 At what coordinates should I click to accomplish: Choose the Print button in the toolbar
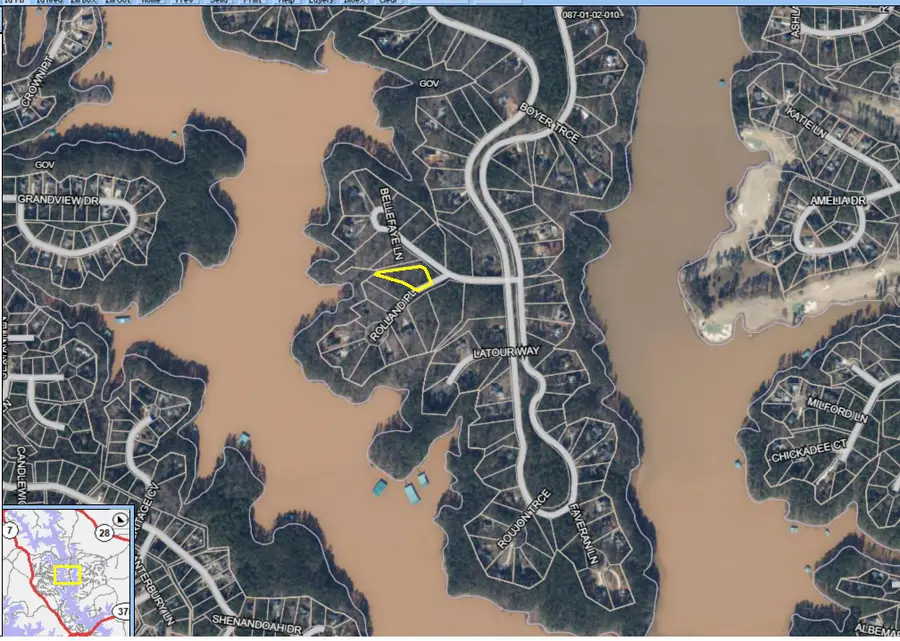pyautogui.click(x=253, y=2)
